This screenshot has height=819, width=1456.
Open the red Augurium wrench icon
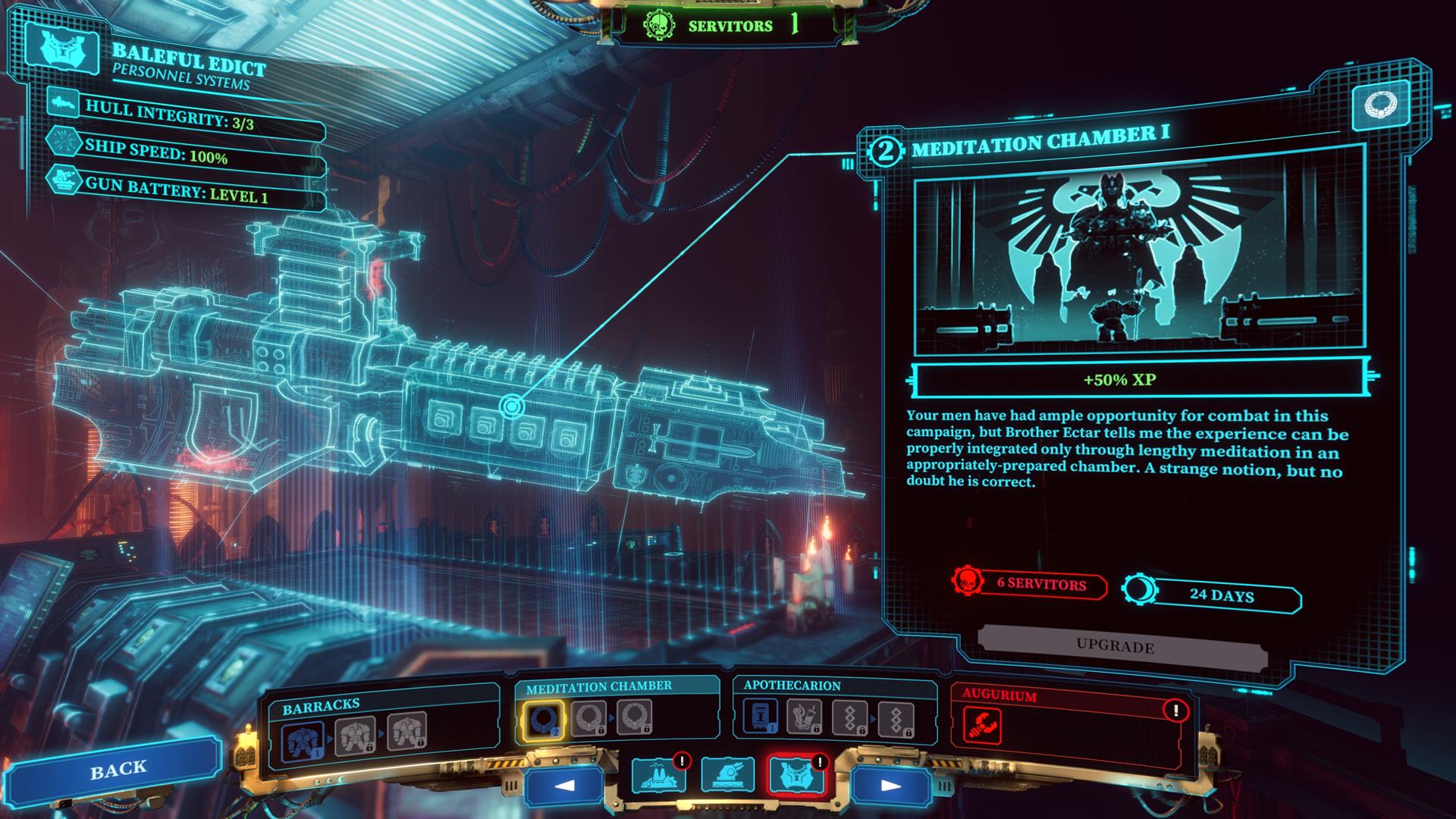982,725
